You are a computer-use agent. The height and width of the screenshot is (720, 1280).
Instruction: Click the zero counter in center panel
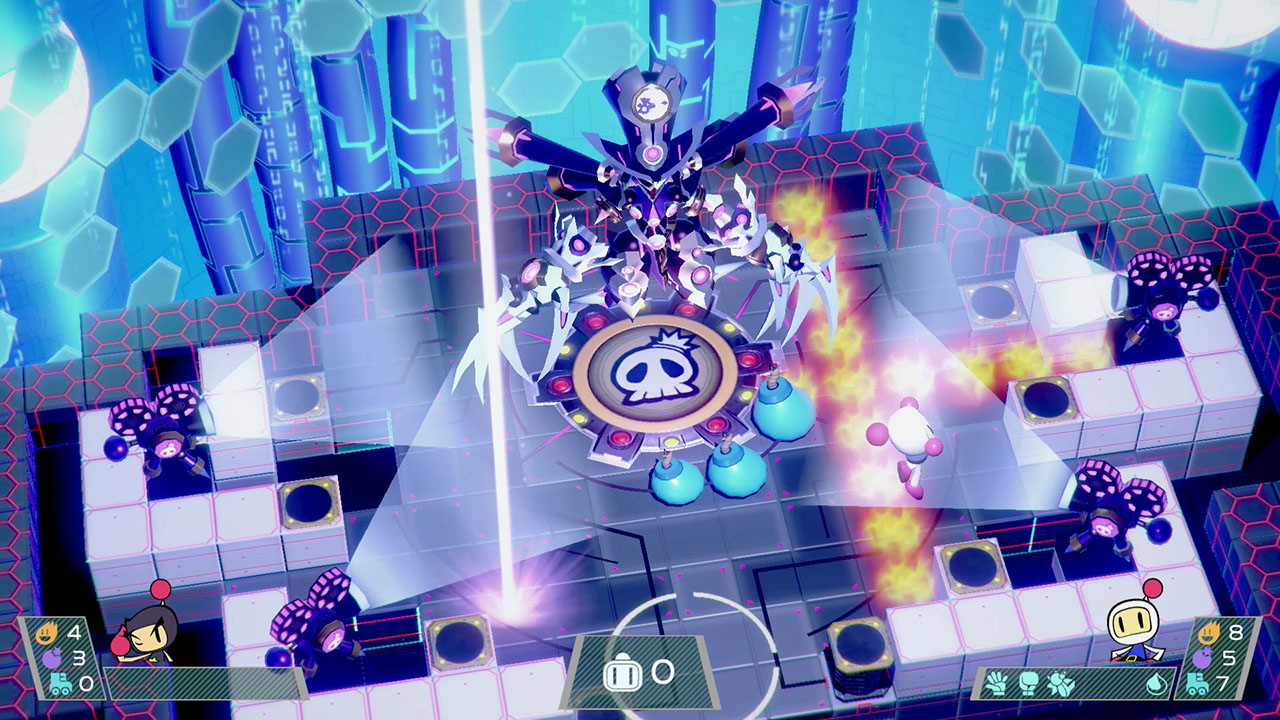point(662,674)
